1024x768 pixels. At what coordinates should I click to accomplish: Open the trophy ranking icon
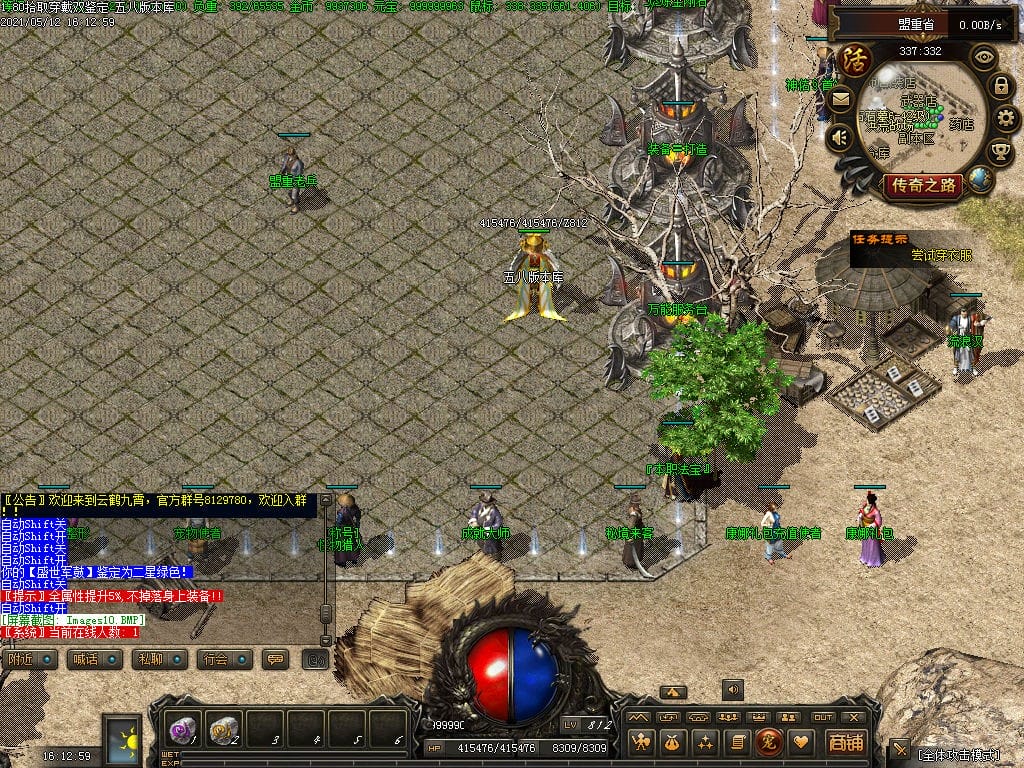tap(1000, 152)
